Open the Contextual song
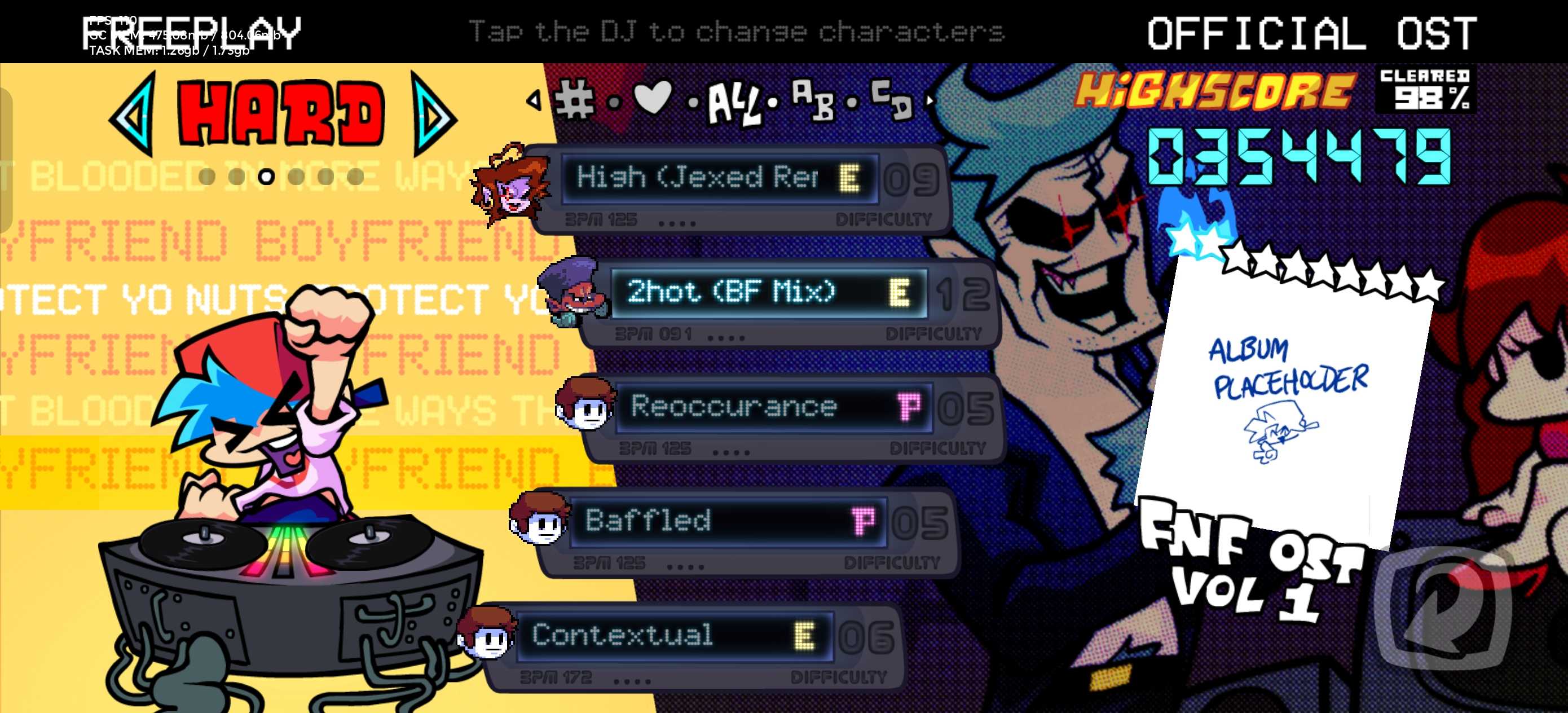 click(x=673, y=636)
